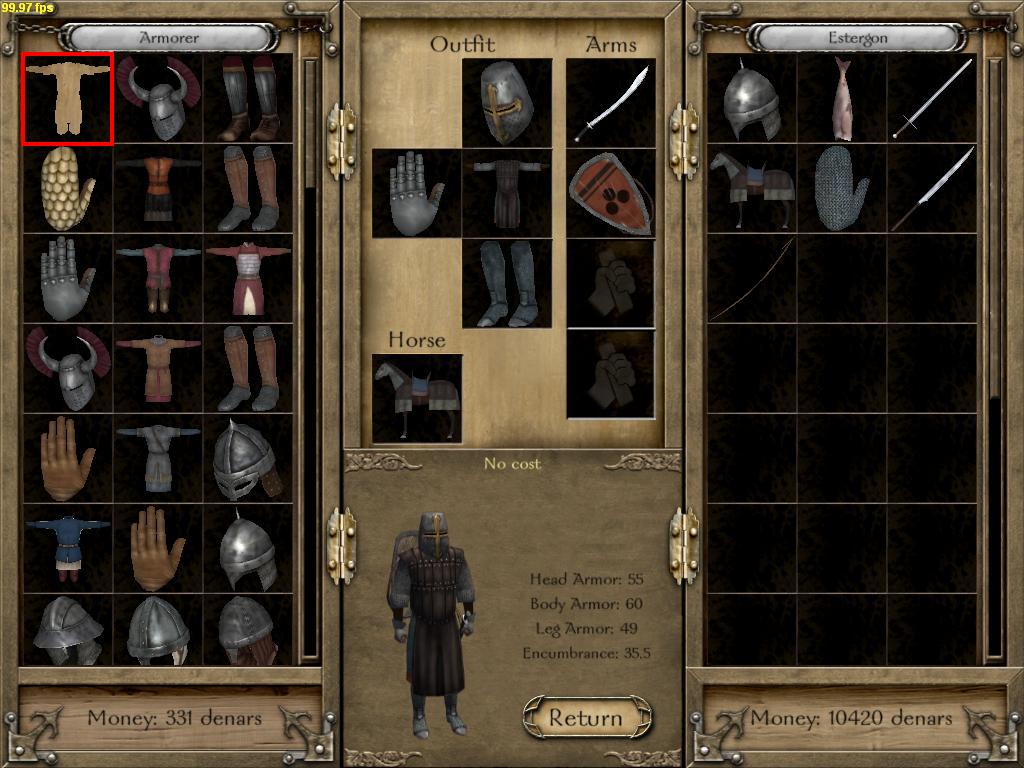
Task: Click the equipped horse slot under Horse
Action: coord(417,398)
